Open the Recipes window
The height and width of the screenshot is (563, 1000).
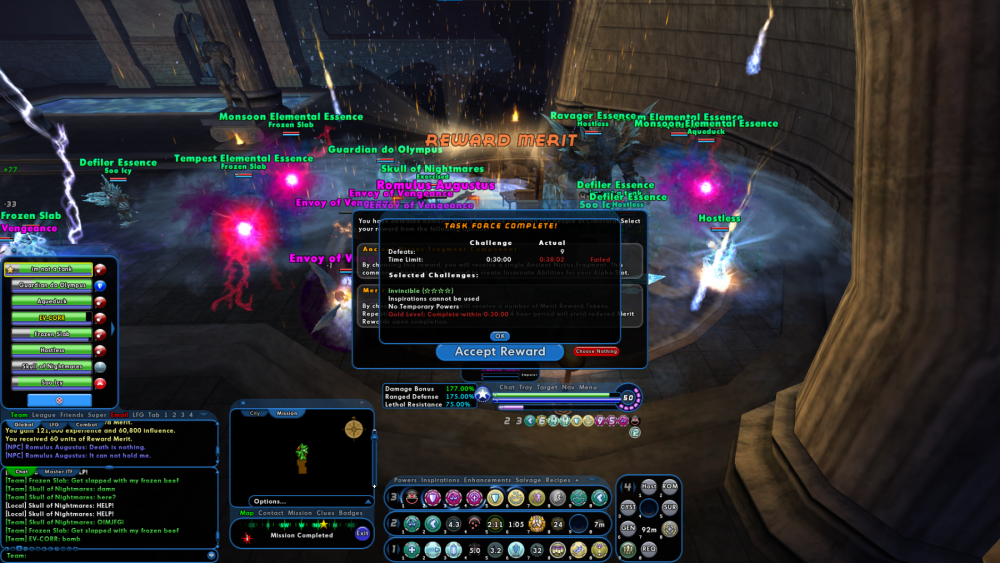(557, 480)
